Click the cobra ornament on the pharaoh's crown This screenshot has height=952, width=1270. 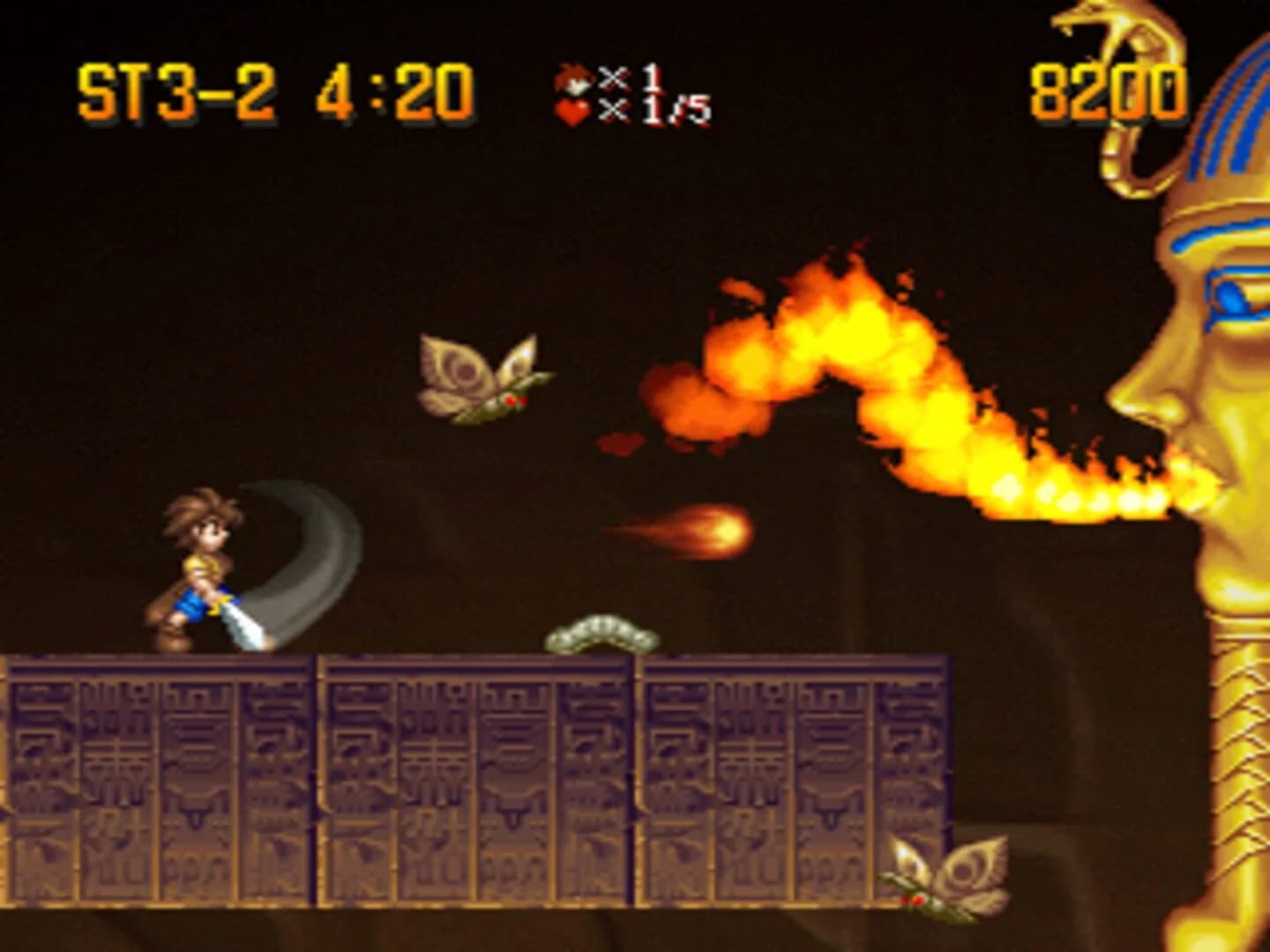pyautogui.click(x=1102, y=53)
